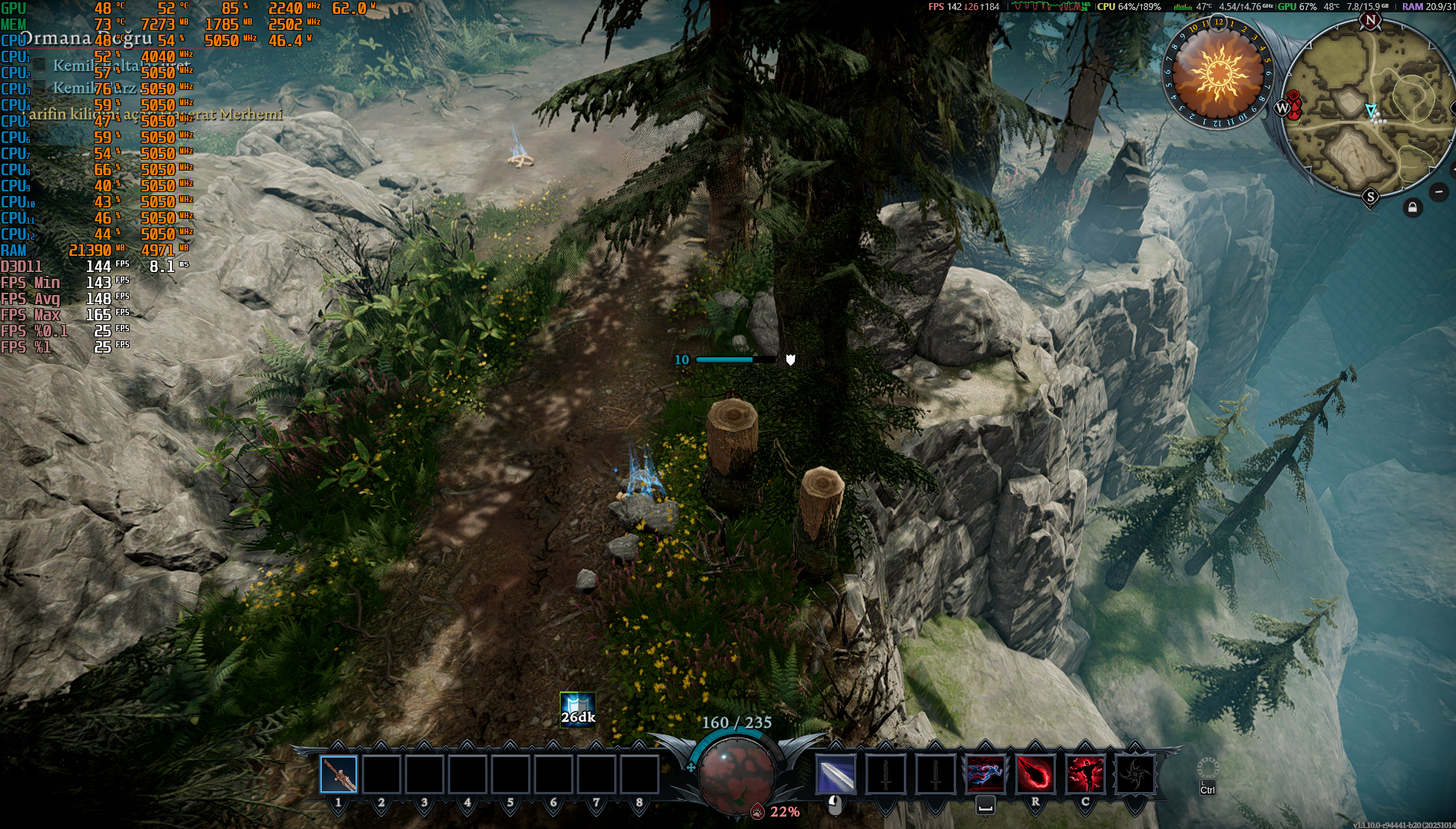Activate the blue blade primary attack ability
This screenshot has width=1456, height=829.
tap(836, 774)
